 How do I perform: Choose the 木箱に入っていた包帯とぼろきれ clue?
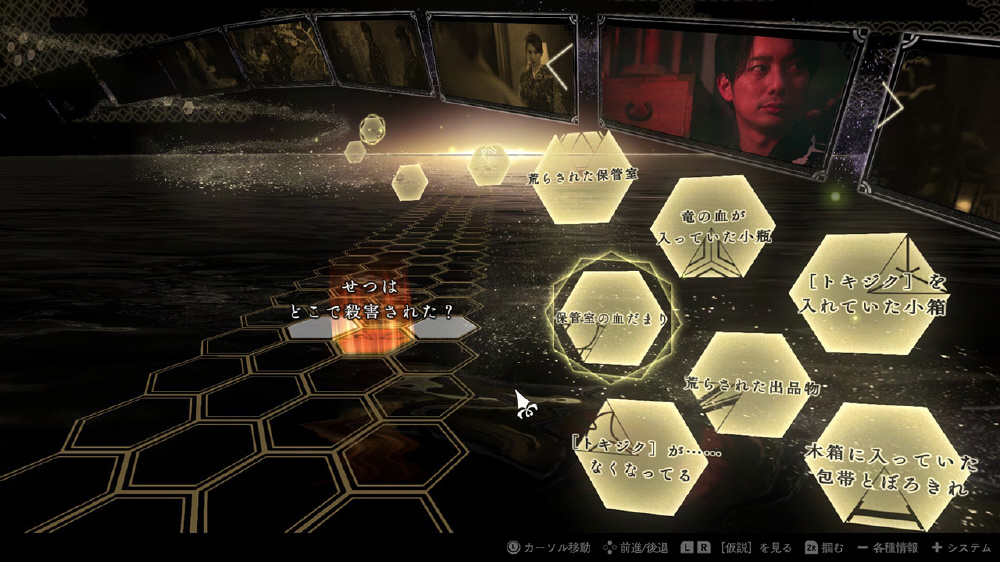pyautogui.click(x=889, y=469)
